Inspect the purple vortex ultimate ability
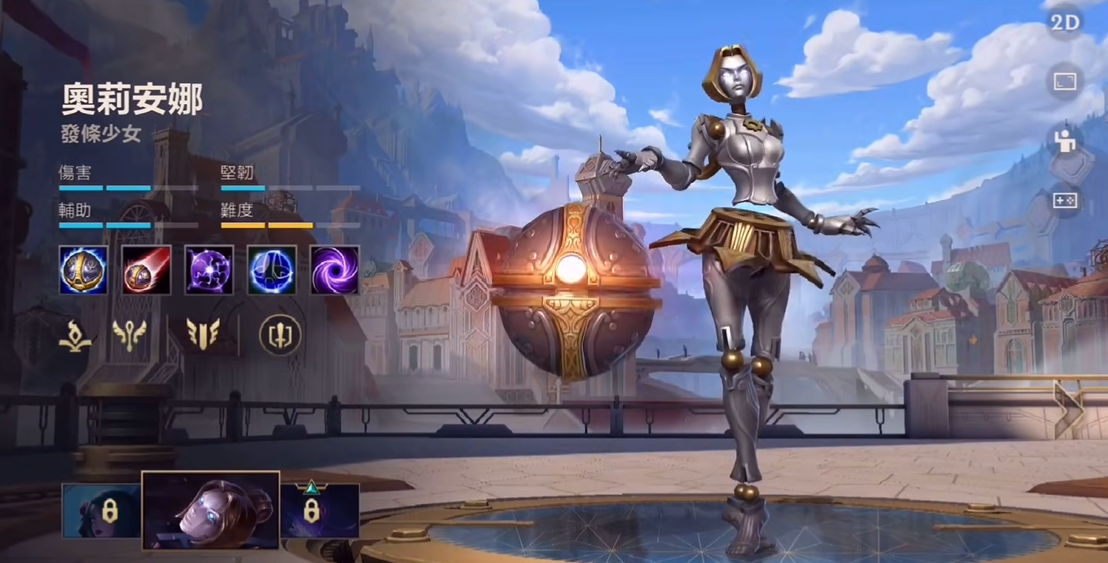Image resolution: width=1108 pixels, height=563 pixels. [334, 270]
